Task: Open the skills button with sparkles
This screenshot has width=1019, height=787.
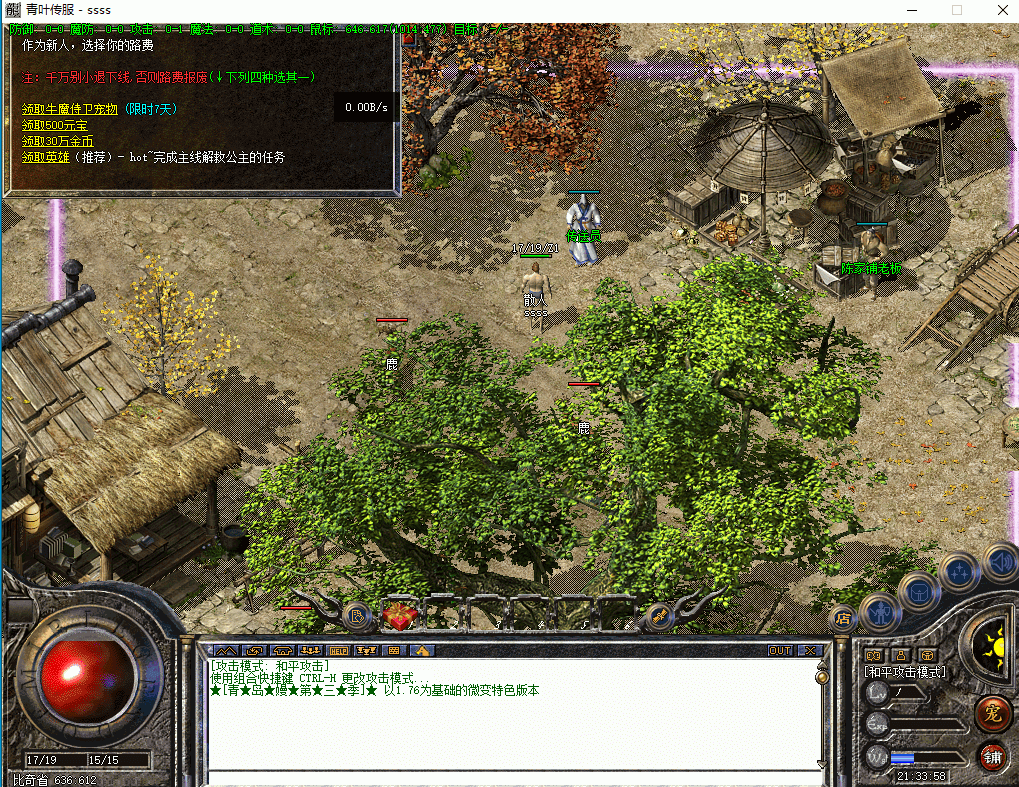Action: (957, 572)
